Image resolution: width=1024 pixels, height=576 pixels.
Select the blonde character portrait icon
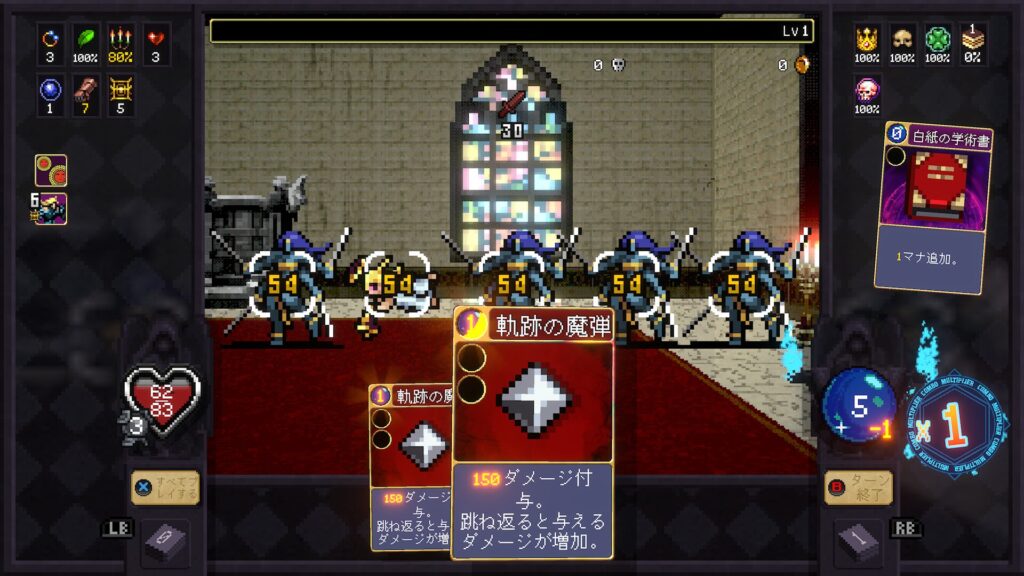pyautogui.click(x=51, y=209)
